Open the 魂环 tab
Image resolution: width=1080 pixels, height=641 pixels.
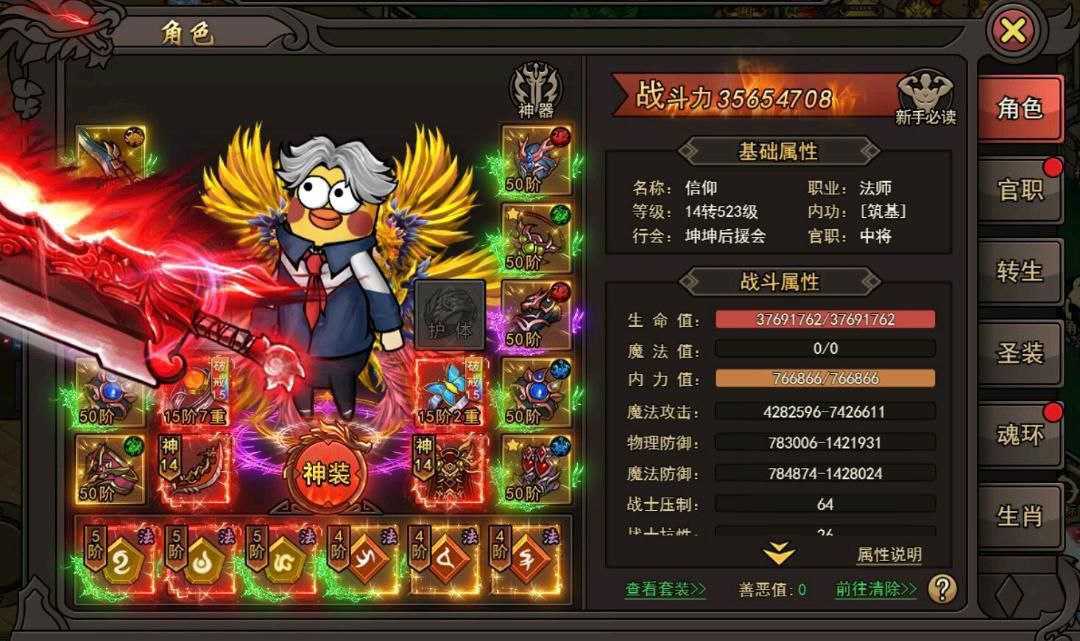[1019, 434]
